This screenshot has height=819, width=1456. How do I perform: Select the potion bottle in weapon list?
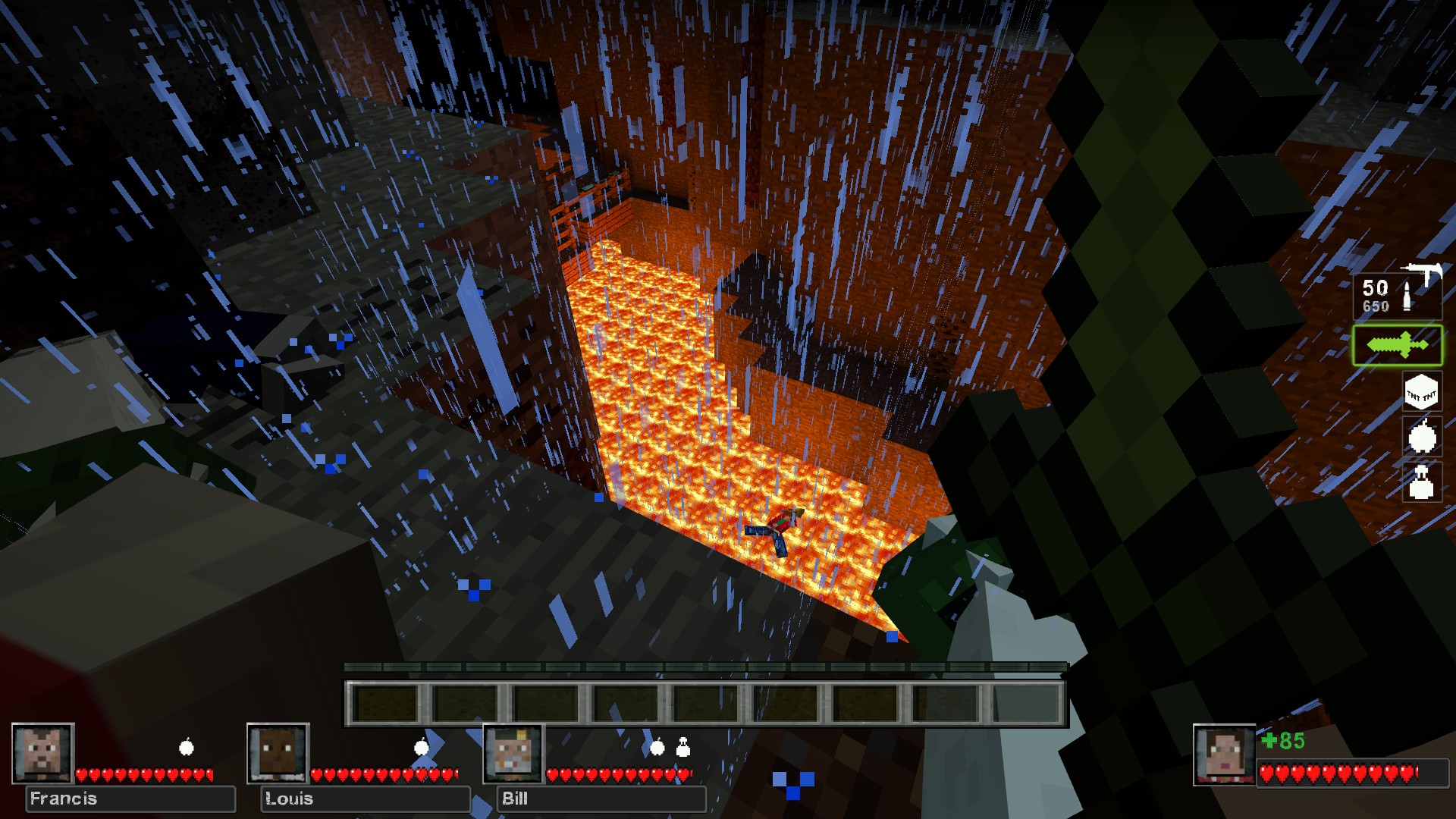click(1421, 482)
